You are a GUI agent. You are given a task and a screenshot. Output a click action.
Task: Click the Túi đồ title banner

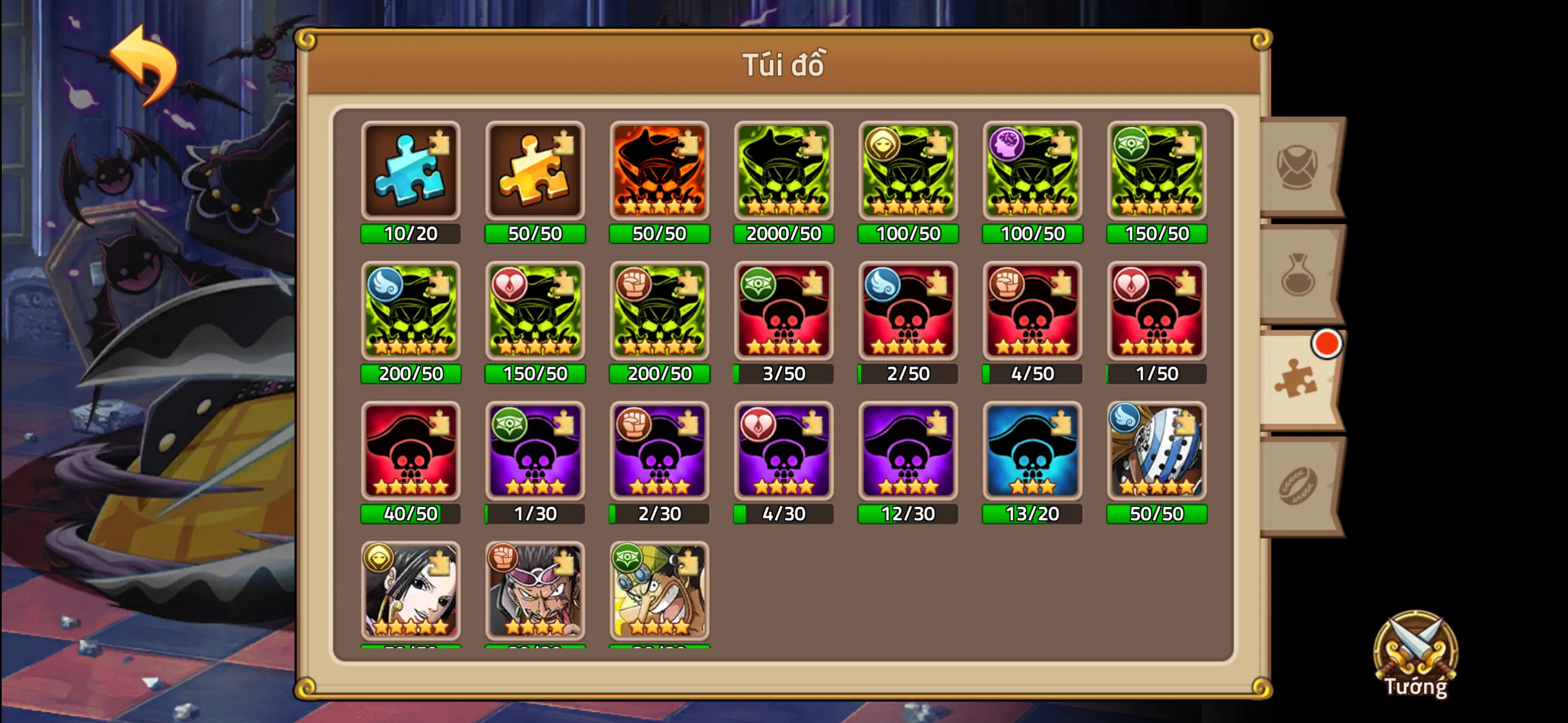pyautogui.click(x=784, y=65)
